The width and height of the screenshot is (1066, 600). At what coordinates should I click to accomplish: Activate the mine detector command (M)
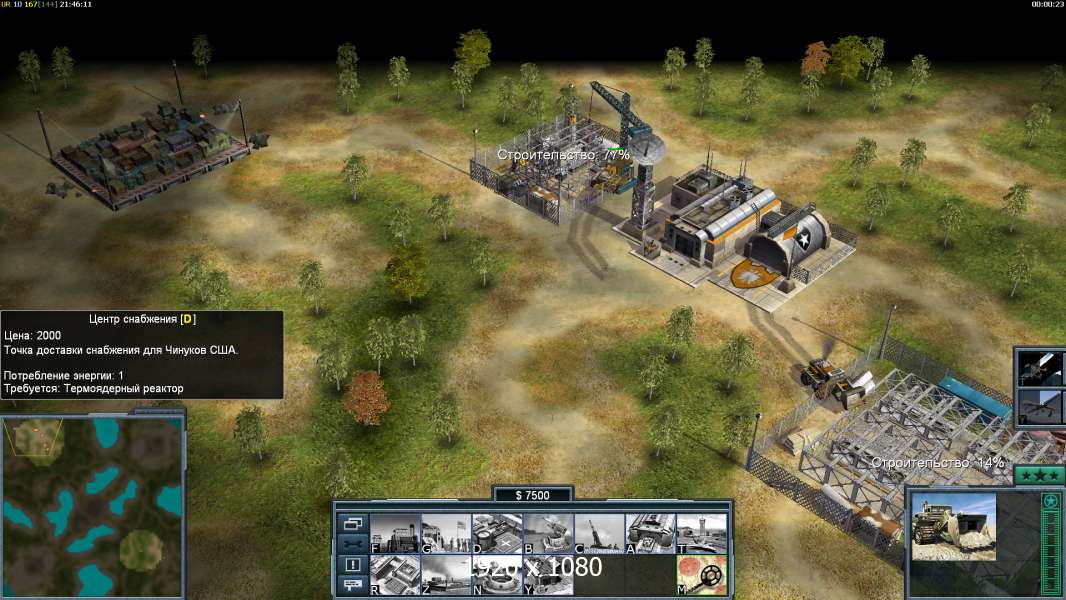coord(701,574)
